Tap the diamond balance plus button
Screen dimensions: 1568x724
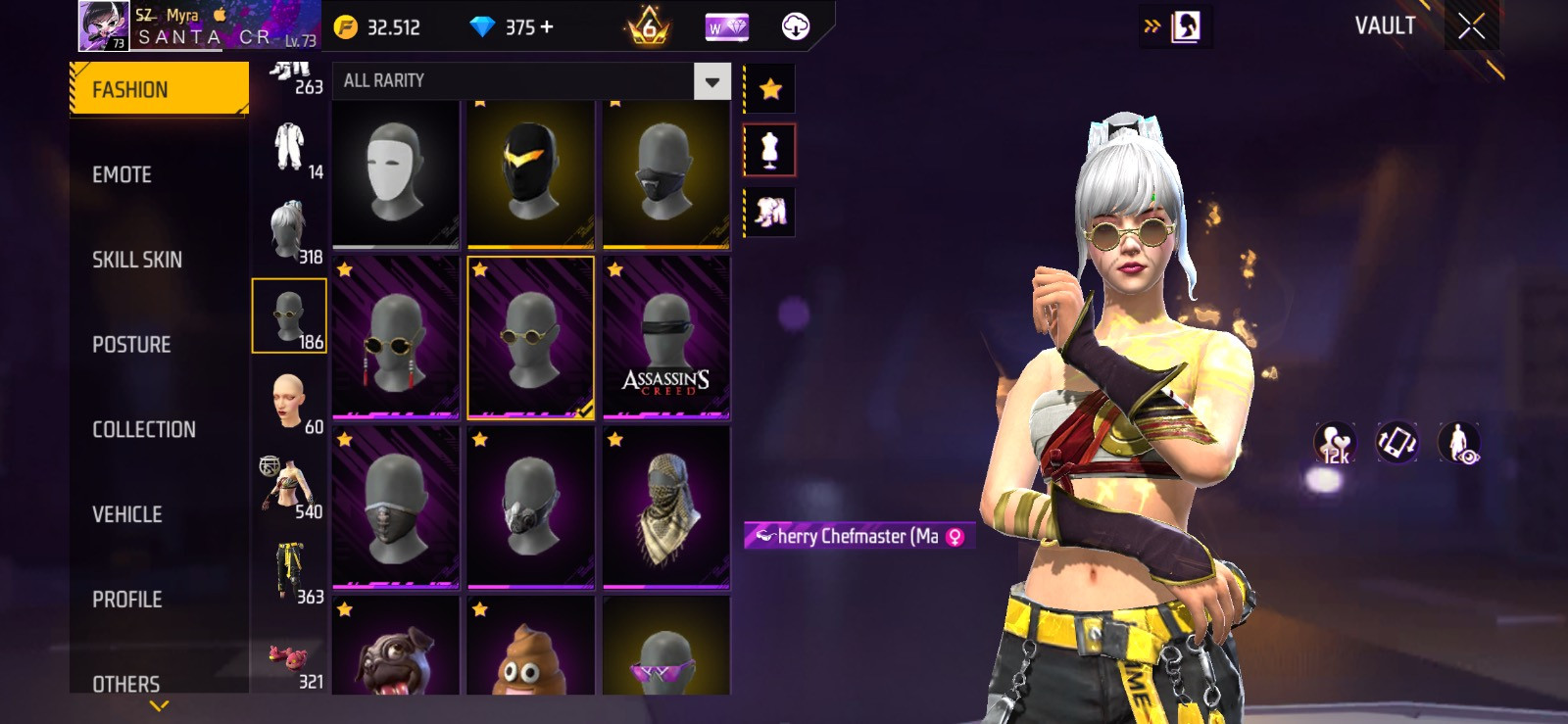(546, 27)
